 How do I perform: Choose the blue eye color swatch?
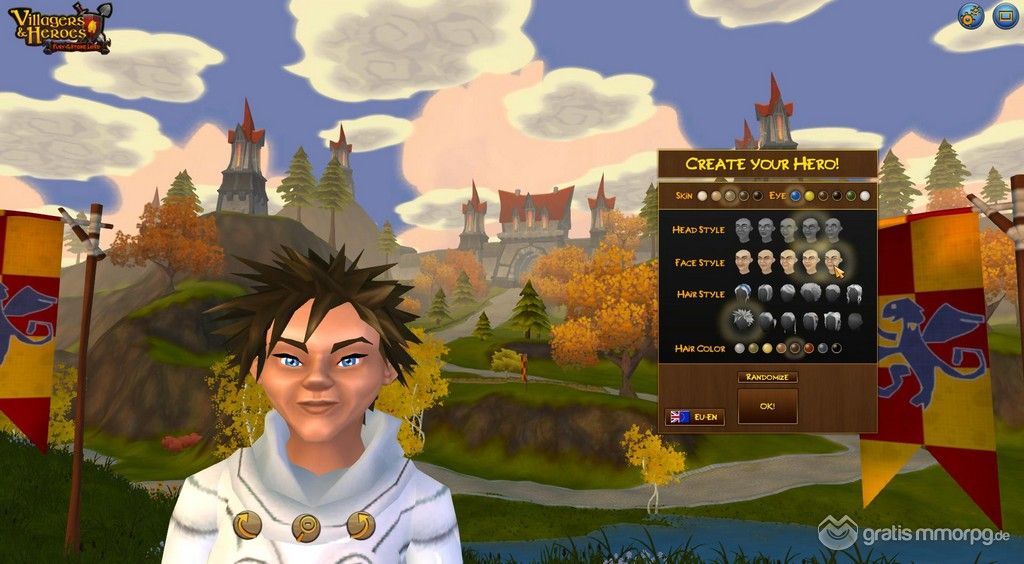[x=795, y=196]
